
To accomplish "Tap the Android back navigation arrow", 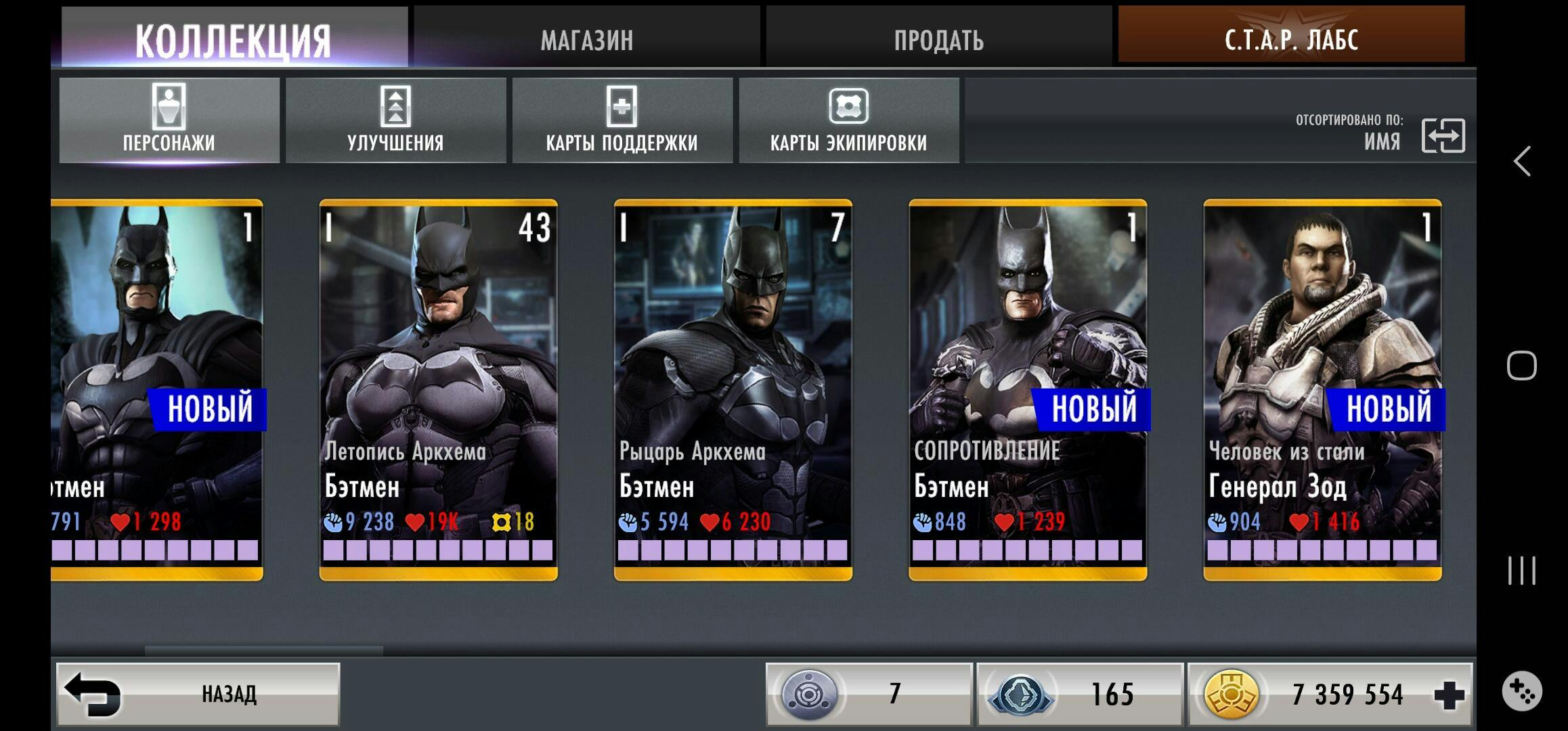I will point(1522,161).
